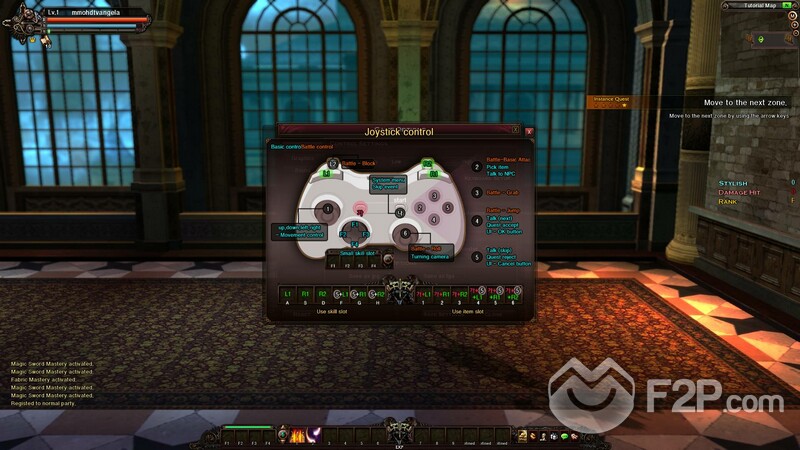The image size is (800, 450).
Task: Close the Joystick control window
Action: 529,131
